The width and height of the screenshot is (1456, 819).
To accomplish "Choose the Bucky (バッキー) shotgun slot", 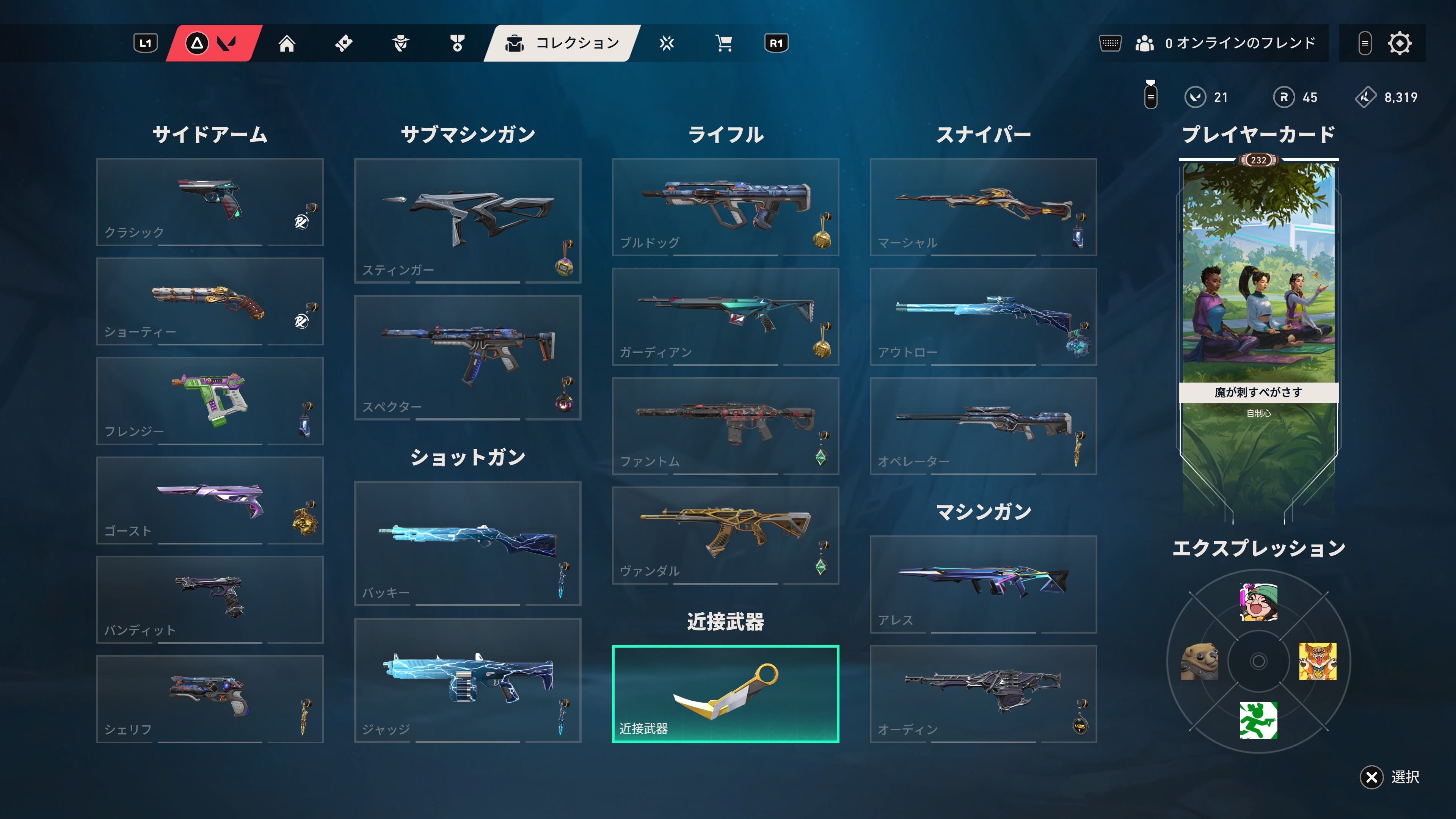I will [468, 543].
